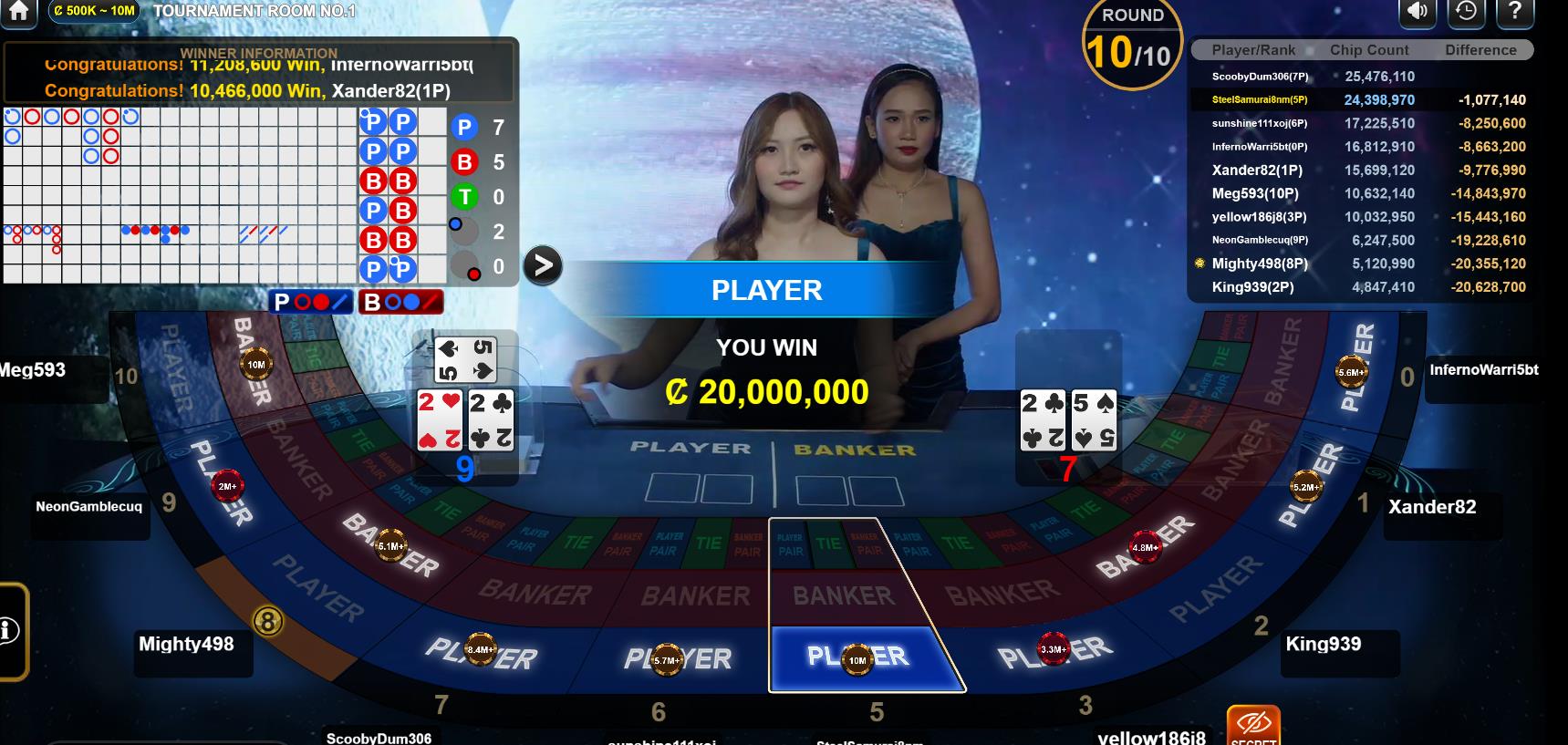
Task: Bet on Tie at the highlighted seat
Action: pos(828,544)
